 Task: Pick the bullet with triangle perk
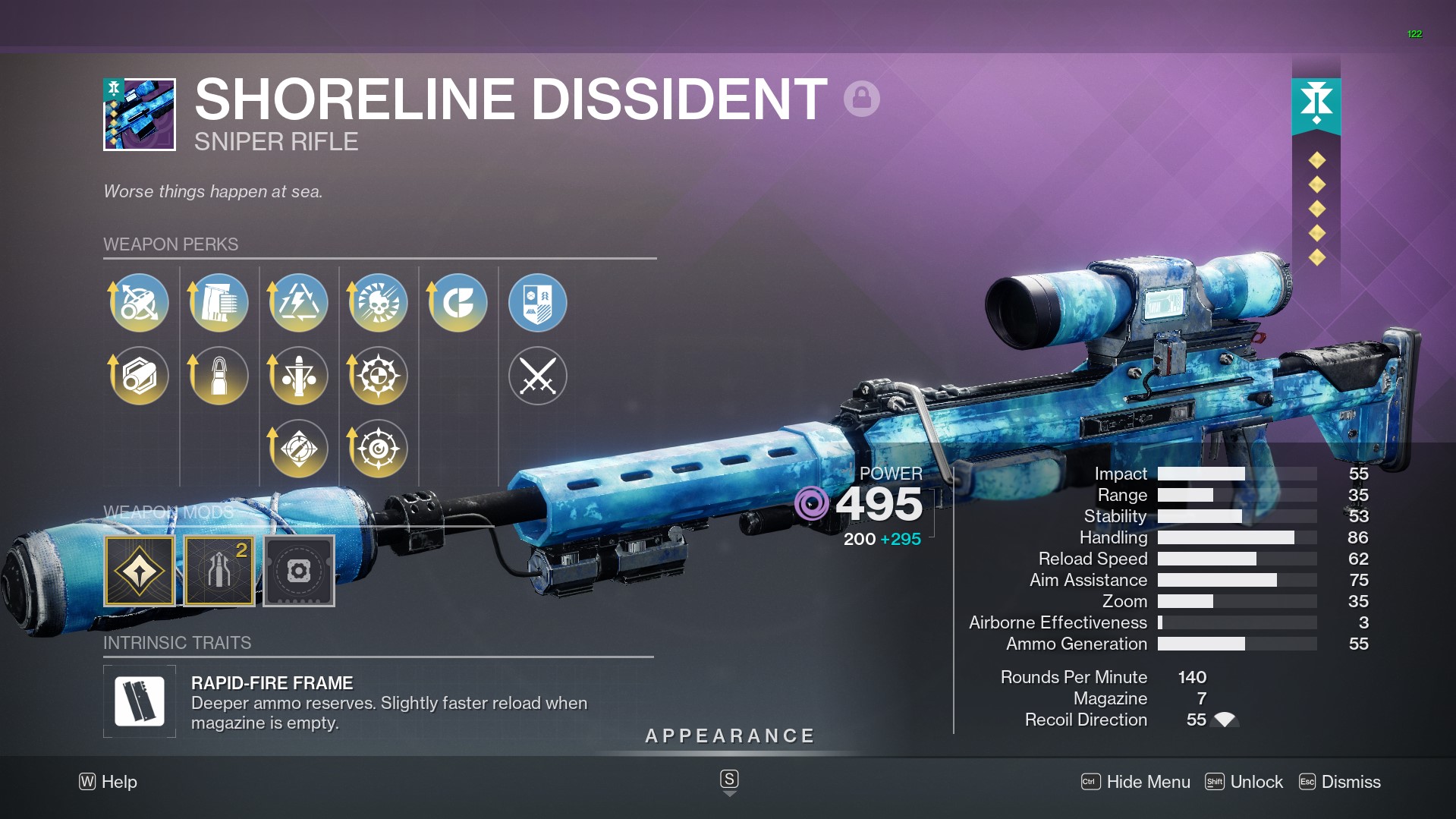299,376
